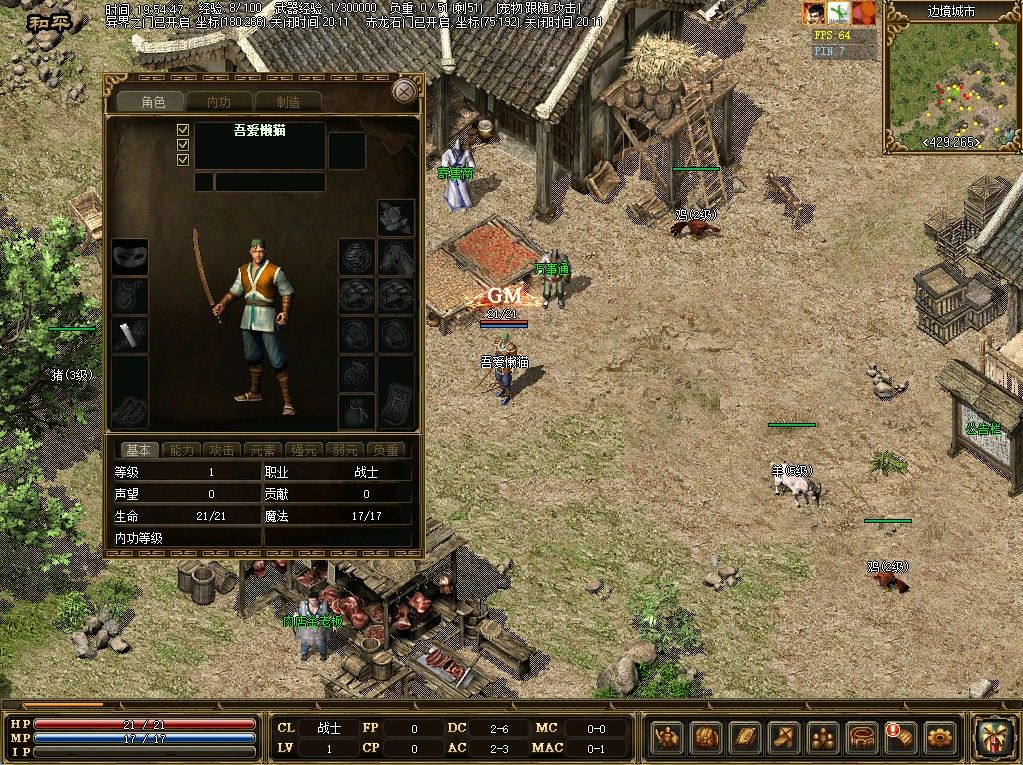Click the mask equipment slot

pos(129,257)
